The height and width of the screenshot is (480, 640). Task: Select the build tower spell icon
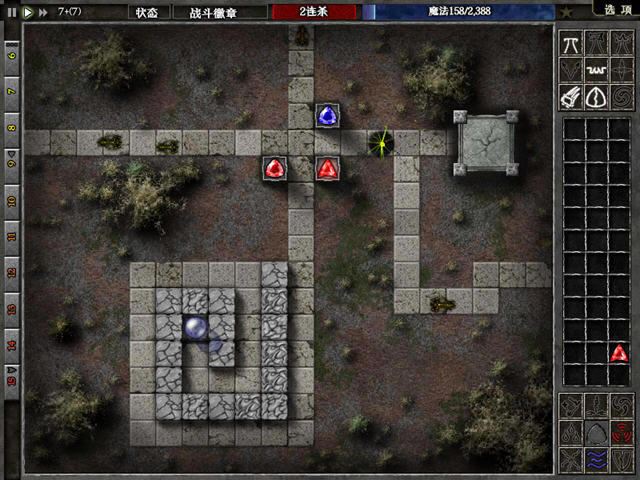(572, 43)
